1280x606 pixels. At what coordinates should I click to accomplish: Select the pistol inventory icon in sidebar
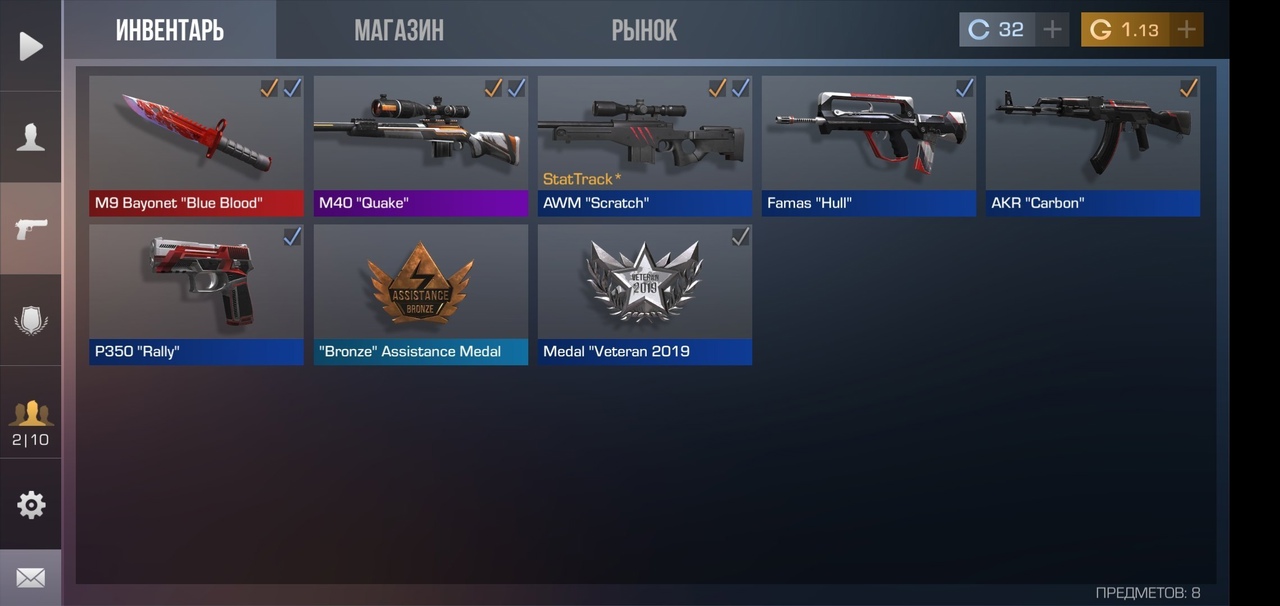click(31, 229)
